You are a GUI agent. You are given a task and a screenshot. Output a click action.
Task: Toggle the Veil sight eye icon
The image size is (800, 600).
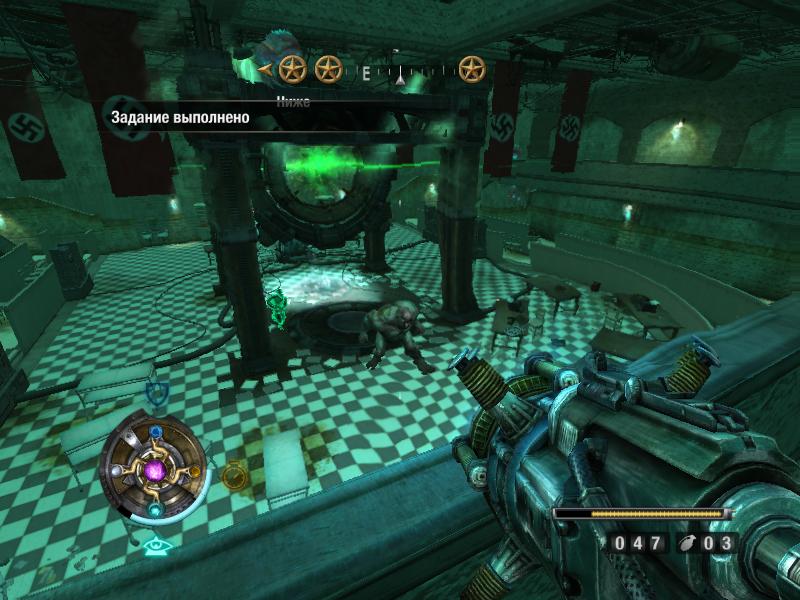tap(154, 546)
